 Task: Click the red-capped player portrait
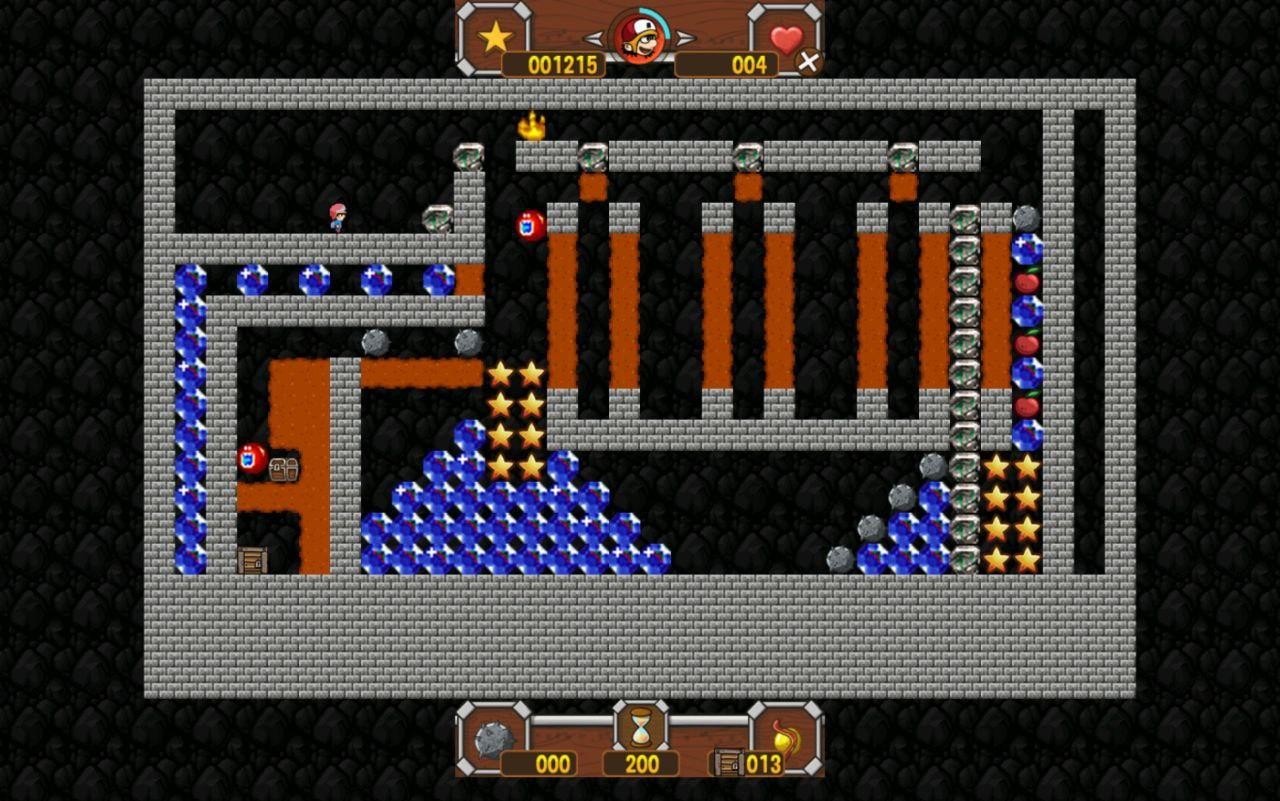[x=639, y=38]
